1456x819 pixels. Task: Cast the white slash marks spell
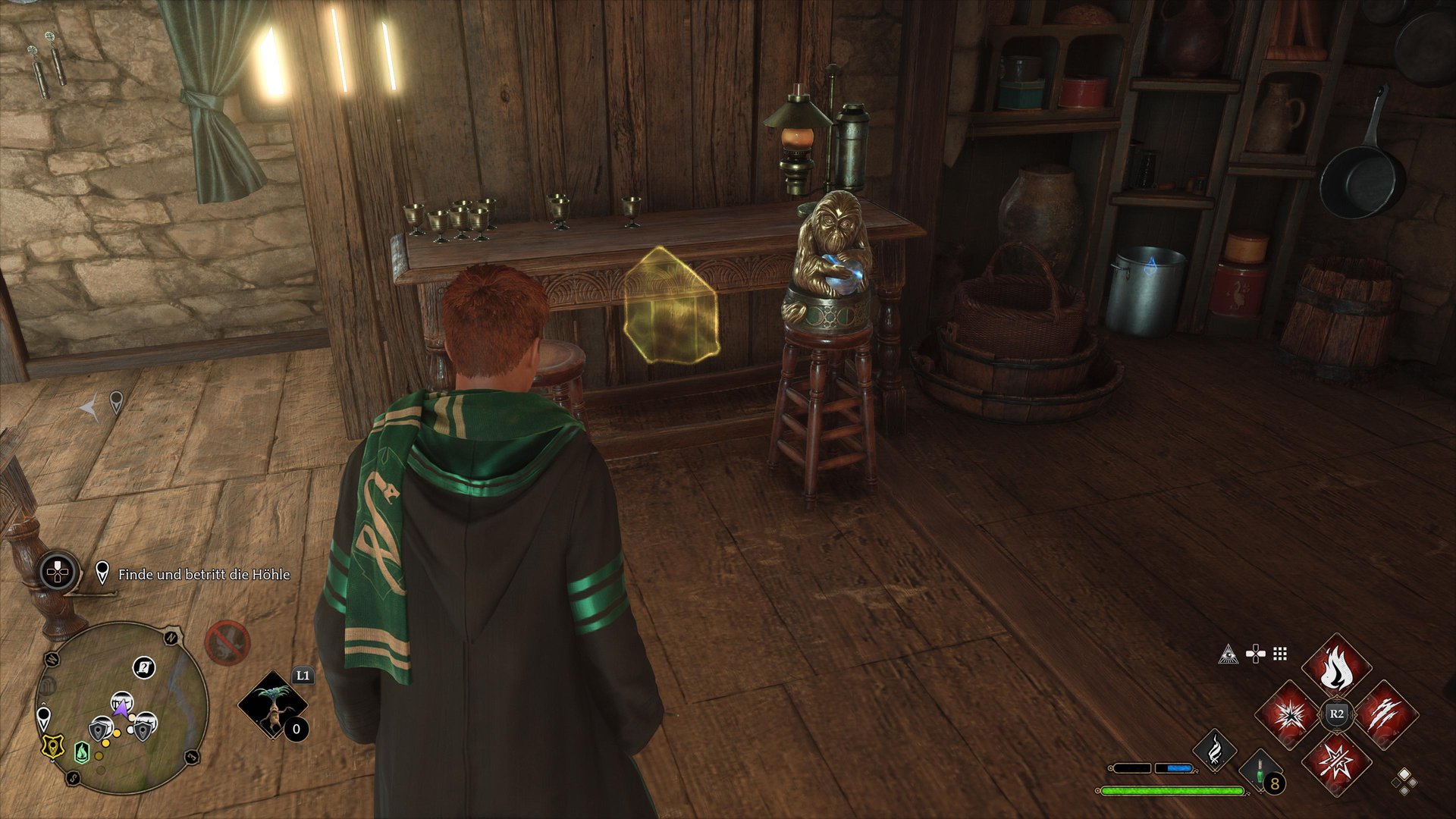tap(1385, 714)
